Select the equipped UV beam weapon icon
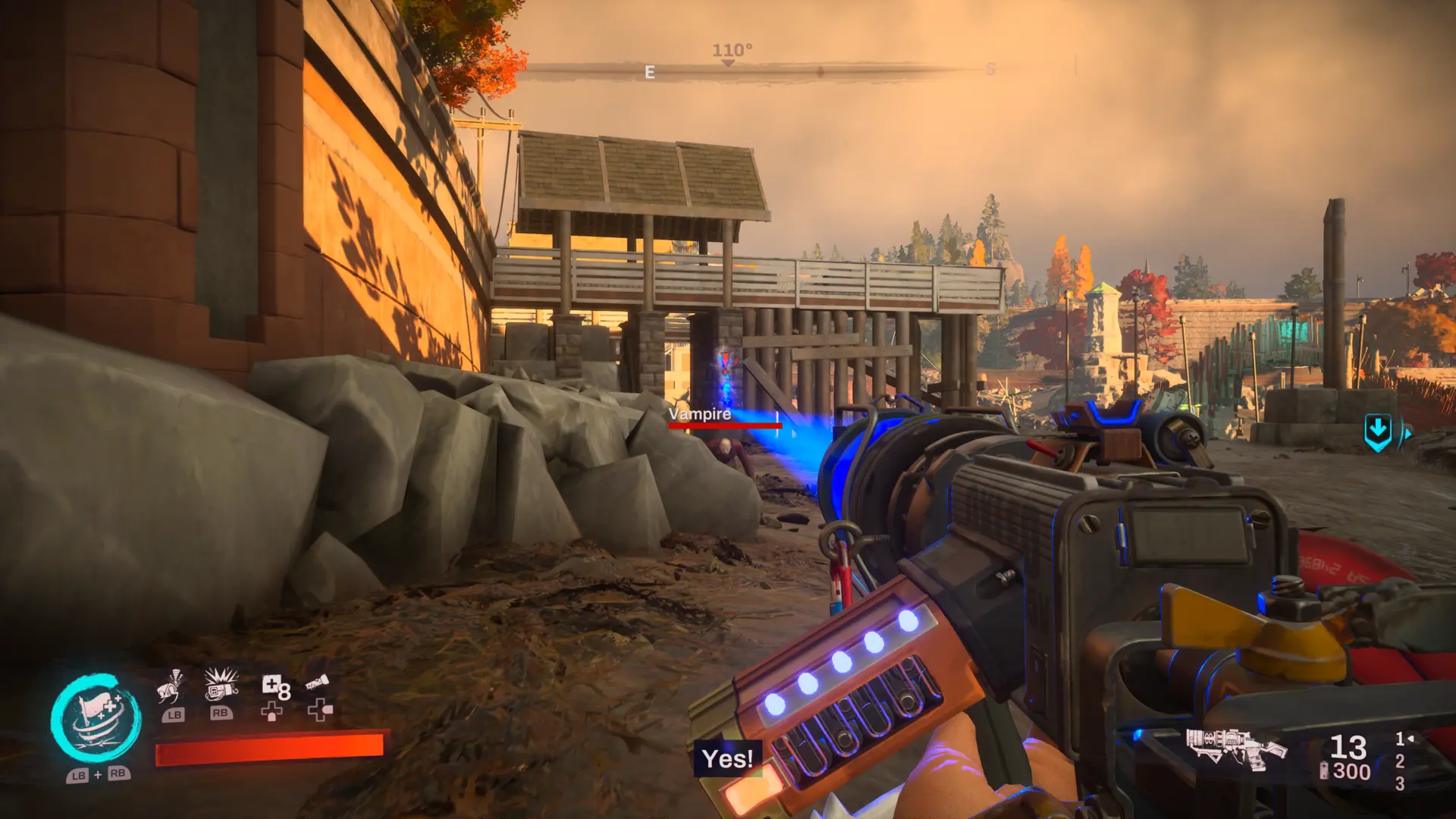The image size is (1456, 819). point(1235,748)
